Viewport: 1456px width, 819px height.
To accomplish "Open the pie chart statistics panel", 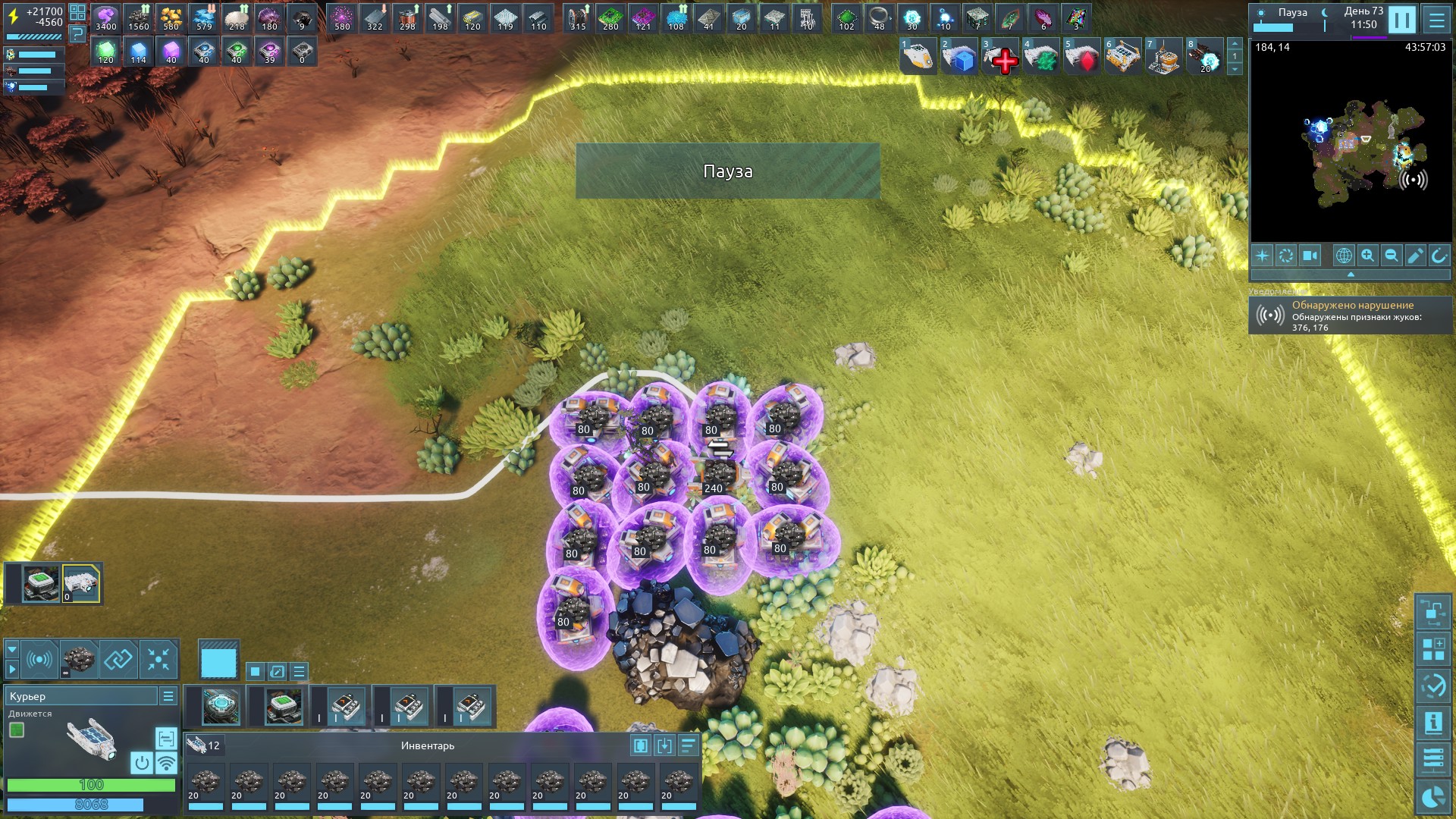I will (1432, 798).
